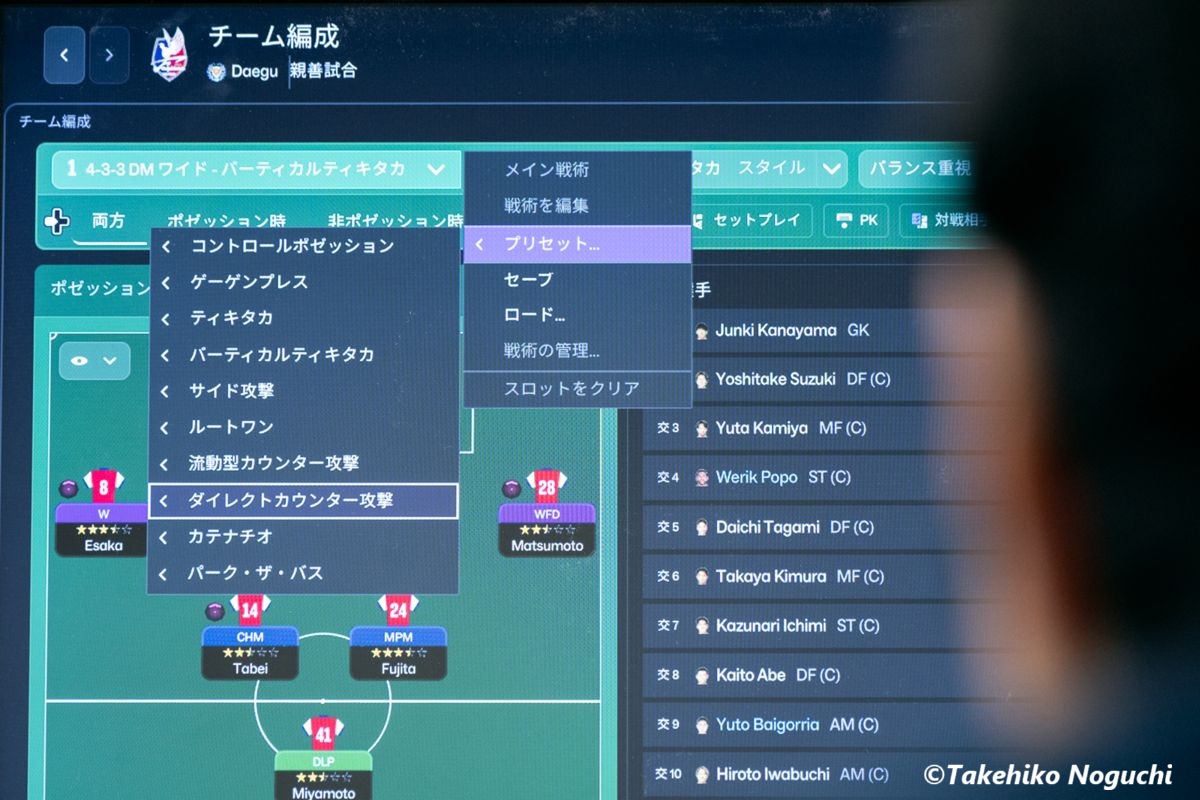Go back with the left arrow button

pyautogui.click(x=64, y=55)
